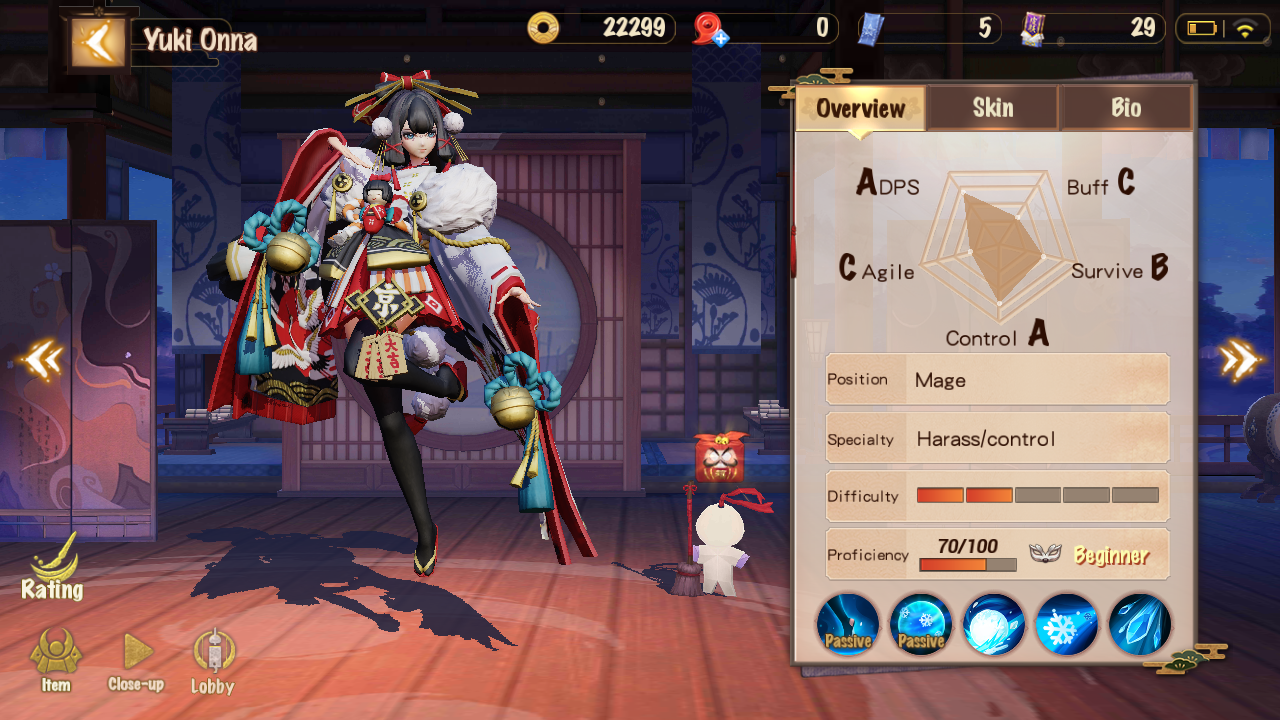The height and width of the screenshot is (720, 1280).
Task: View the snowflake skill icon
Action: (x=1067, y=624)
